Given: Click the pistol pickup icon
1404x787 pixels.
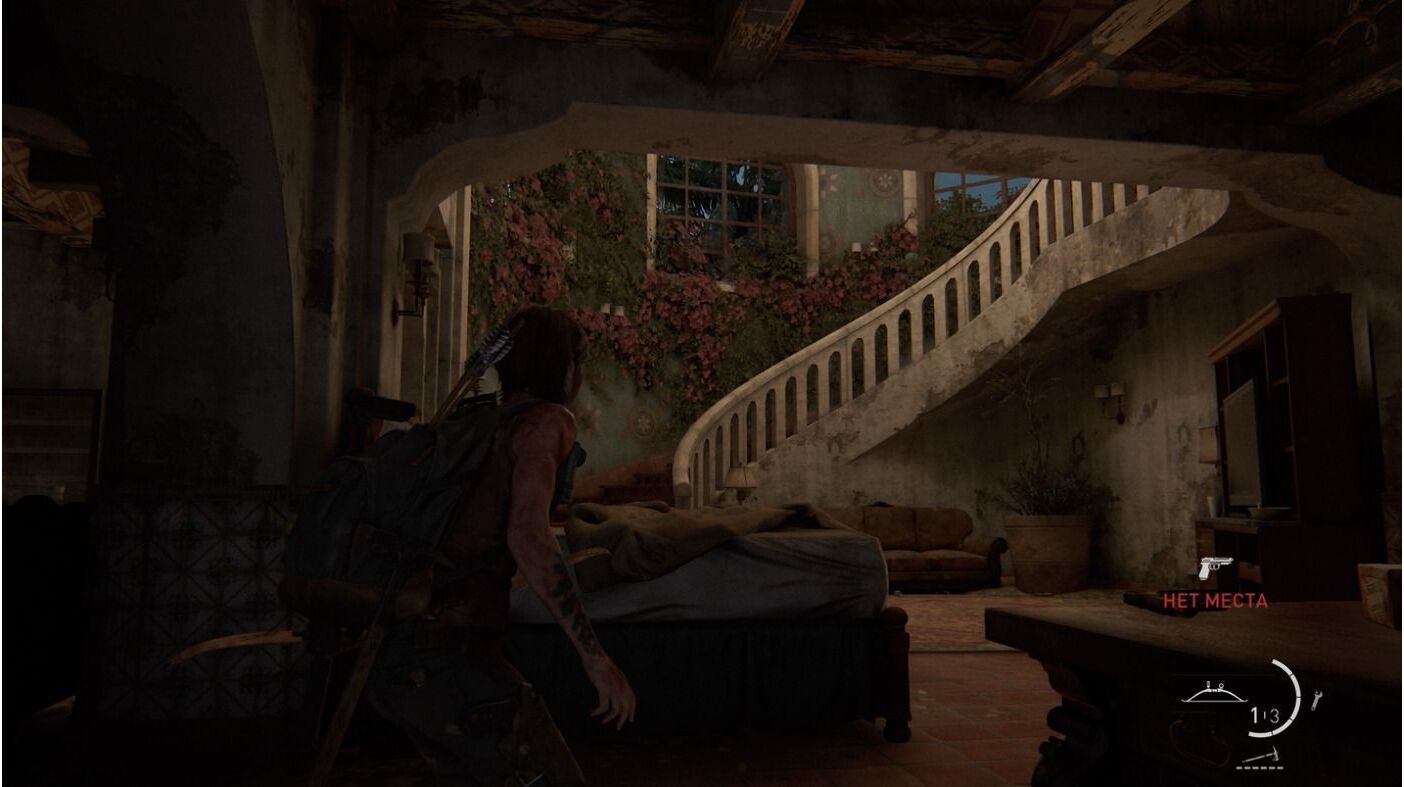Looking at the screenshot, I should (1215, 568).
